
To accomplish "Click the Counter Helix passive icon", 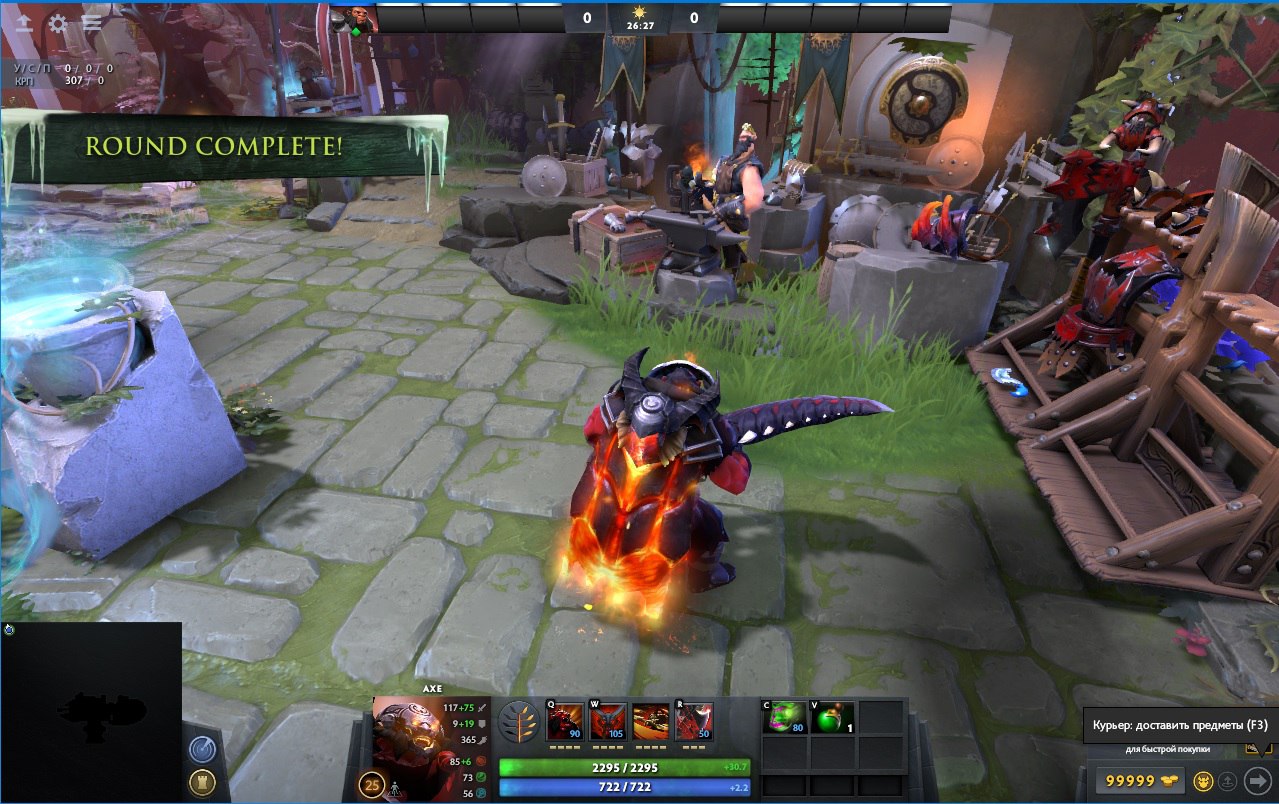I will pos(651,721).
